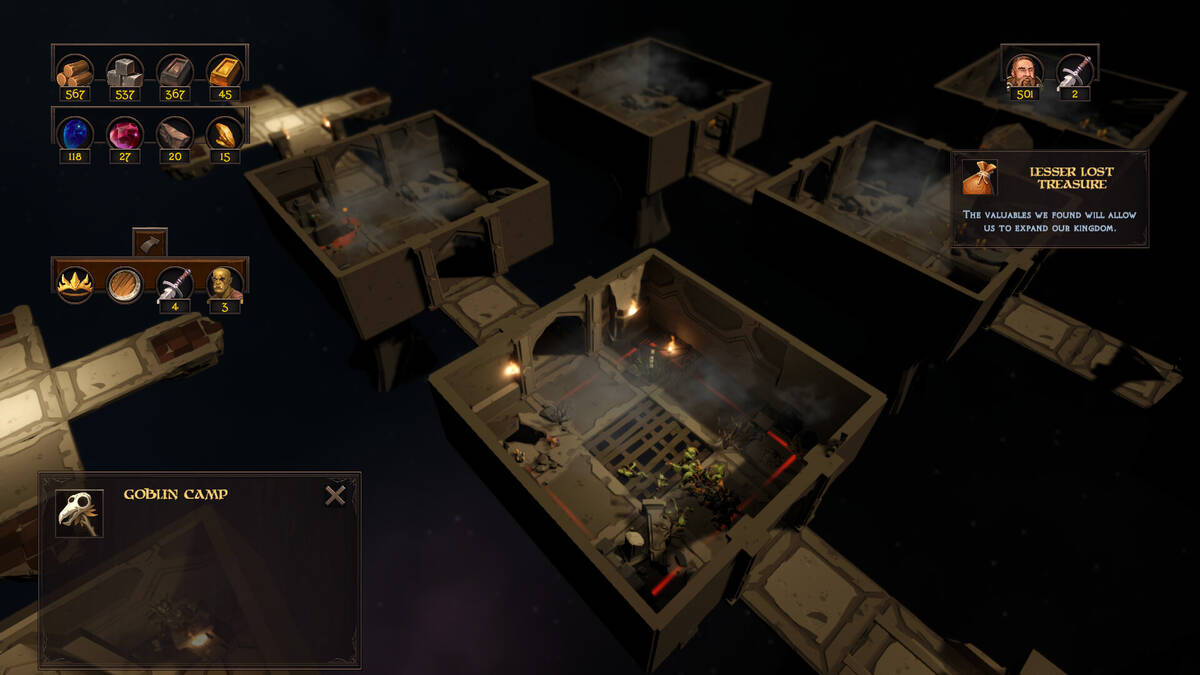Select the pink ruby gem icon
Image resolution: width=1200 pixels, height=675 pixels.
point(125,133)
